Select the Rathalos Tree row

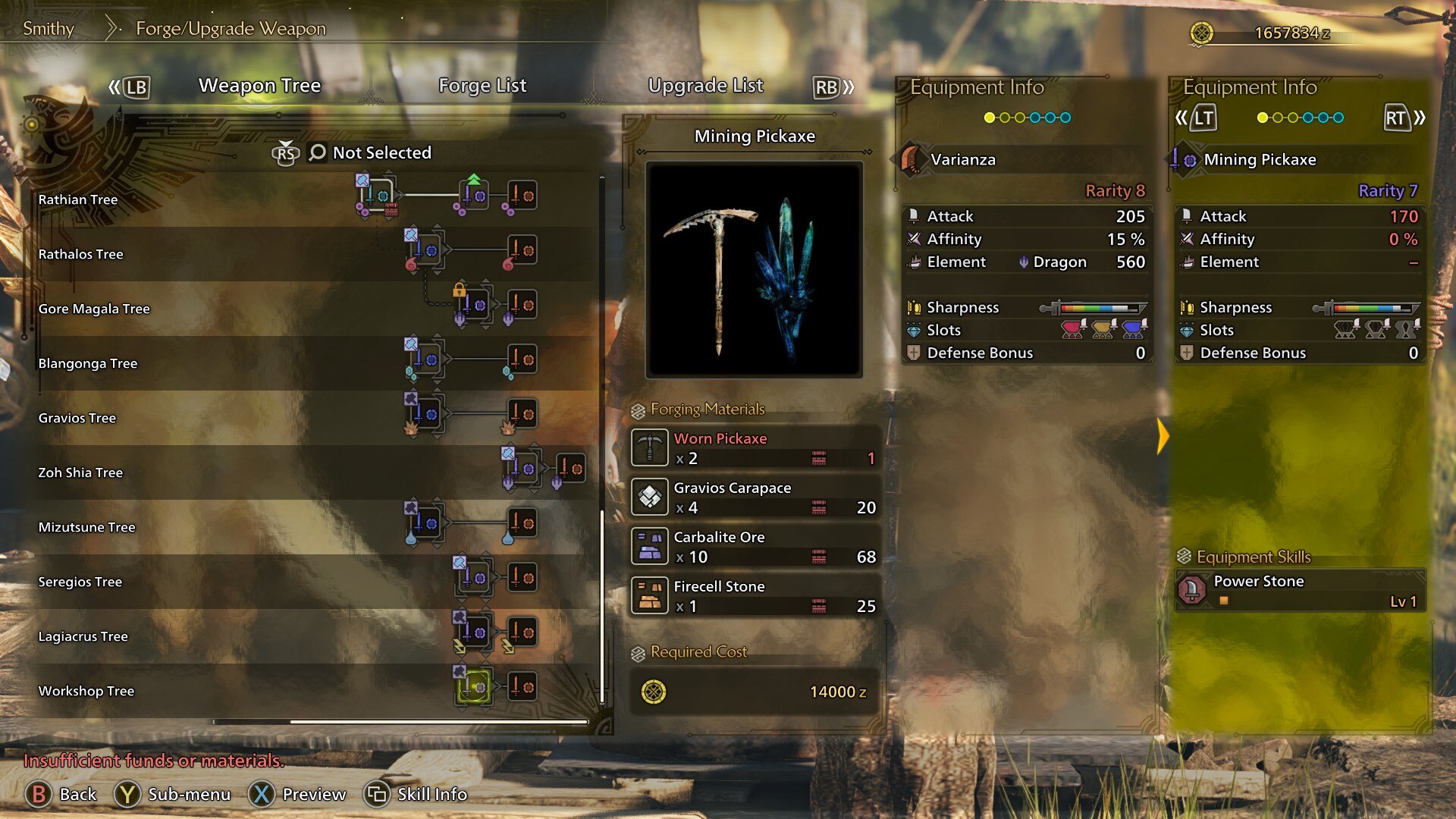click(80, 254)
